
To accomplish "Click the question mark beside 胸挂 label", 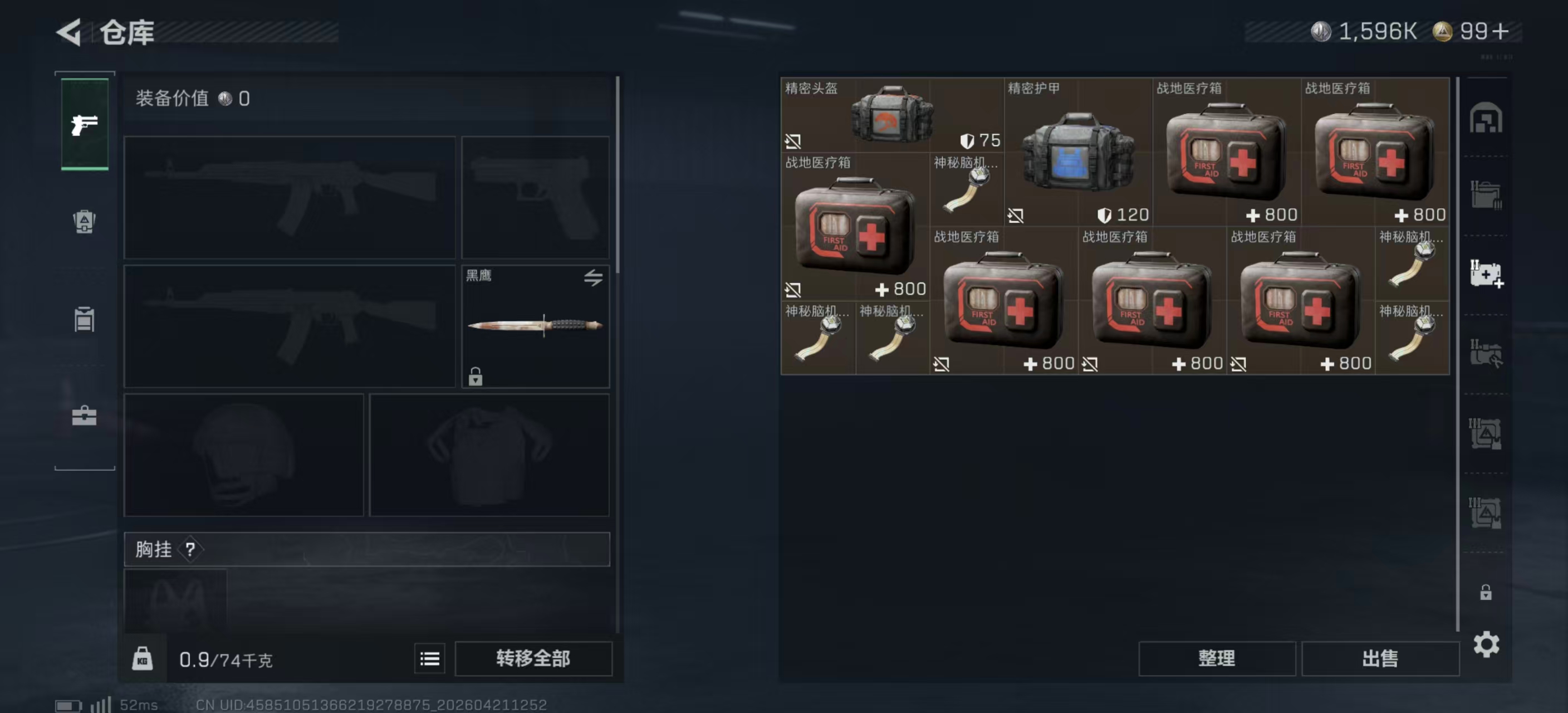I will (192, 550).
